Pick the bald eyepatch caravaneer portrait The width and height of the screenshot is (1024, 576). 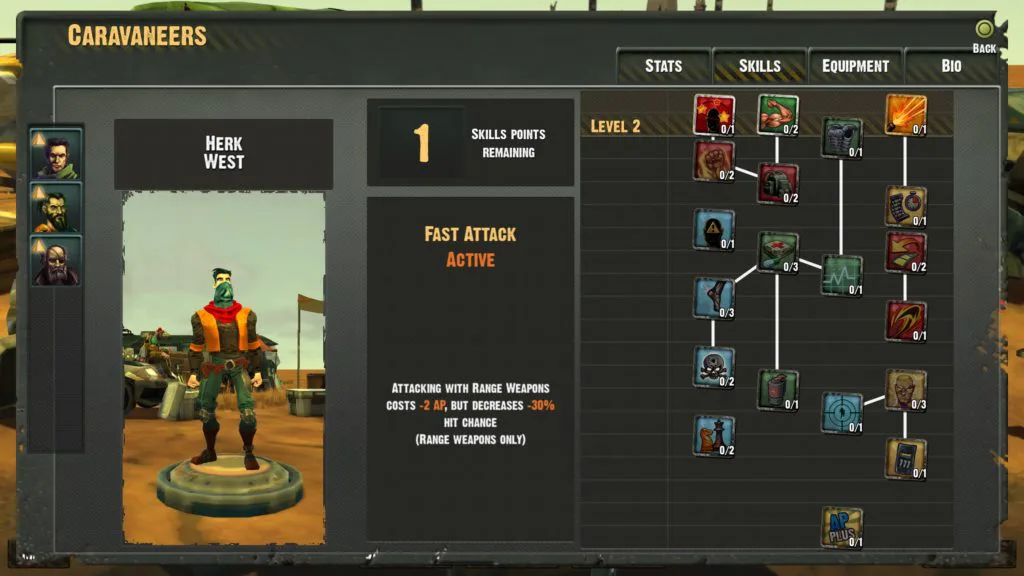click(x=56, y=260)
